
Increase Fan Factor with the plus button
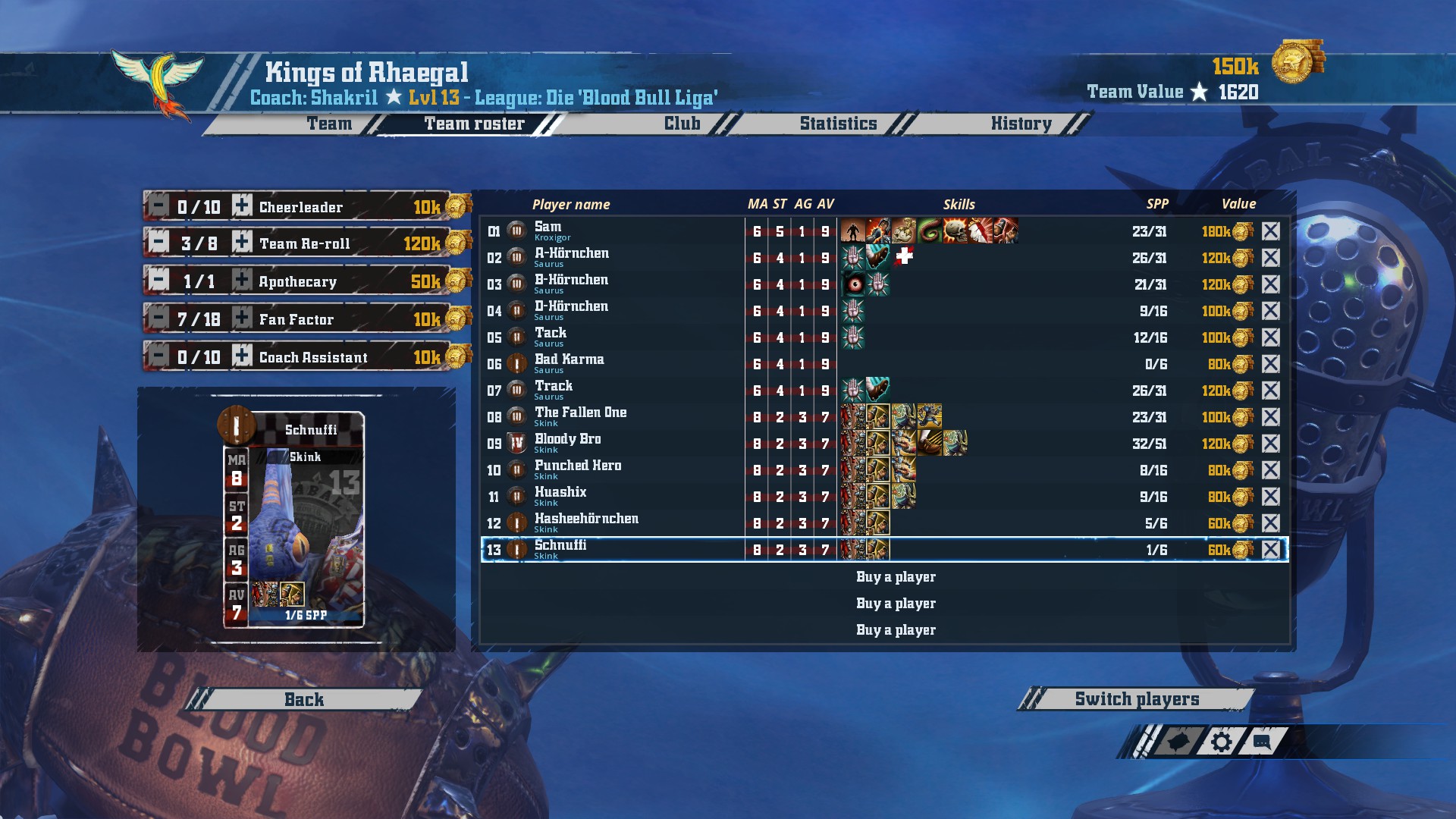coord(242,318)
